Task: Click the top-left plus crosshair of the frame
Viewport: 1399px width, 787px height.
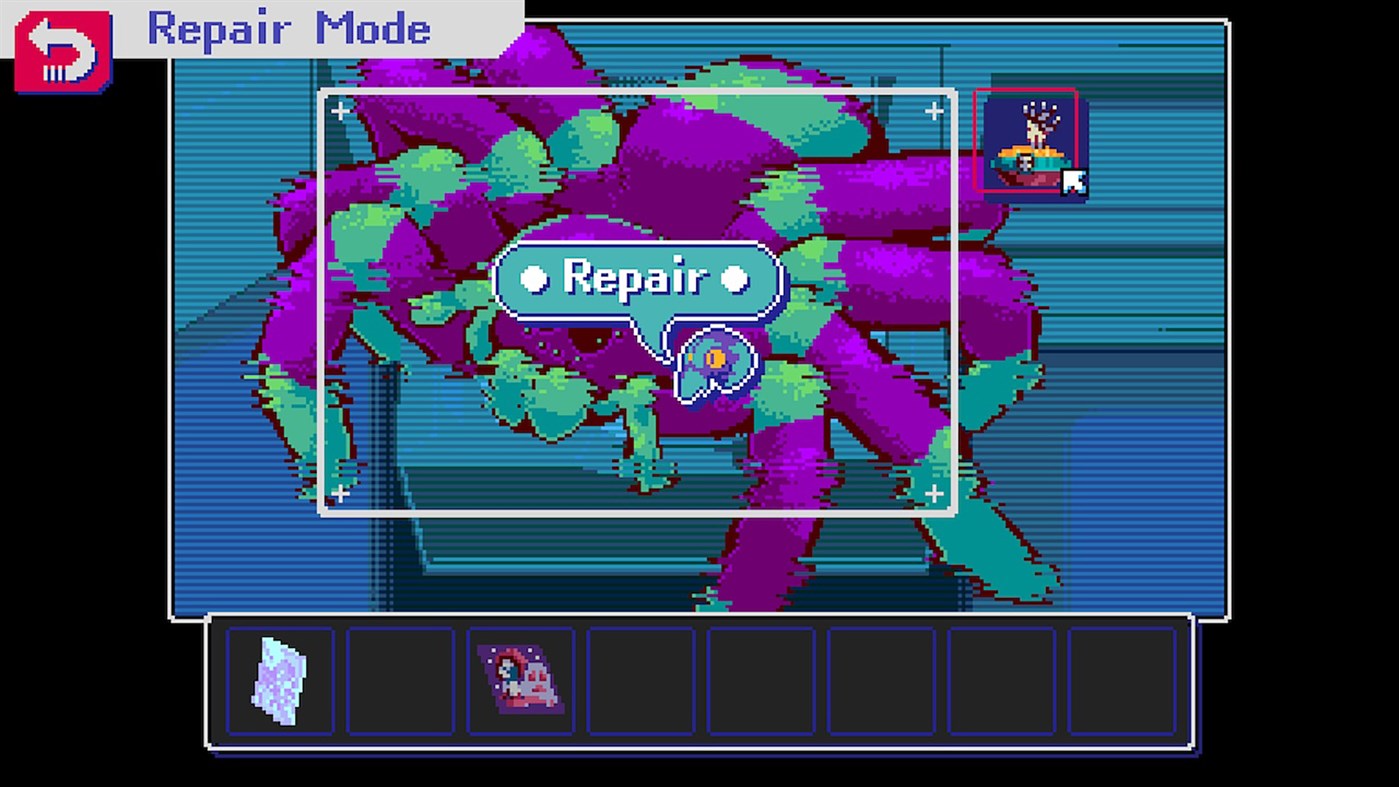Action: pos(340,111)
